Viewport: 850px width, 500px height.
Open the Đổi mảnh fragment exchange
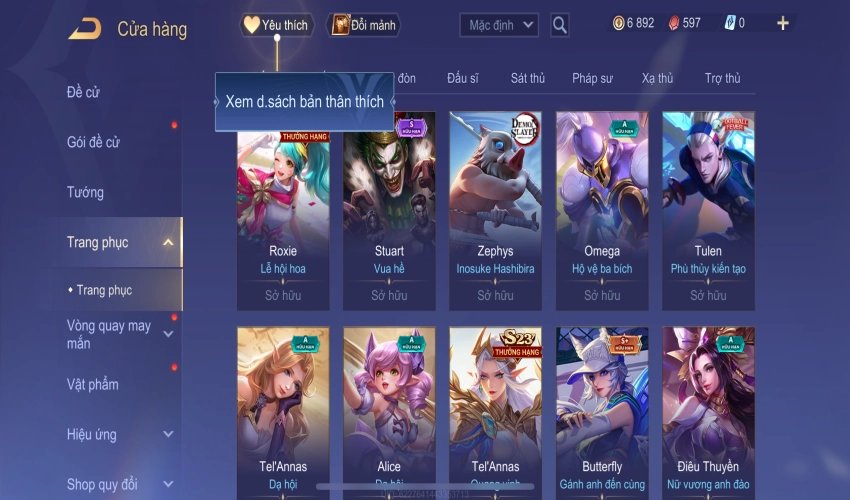(363, 25)
